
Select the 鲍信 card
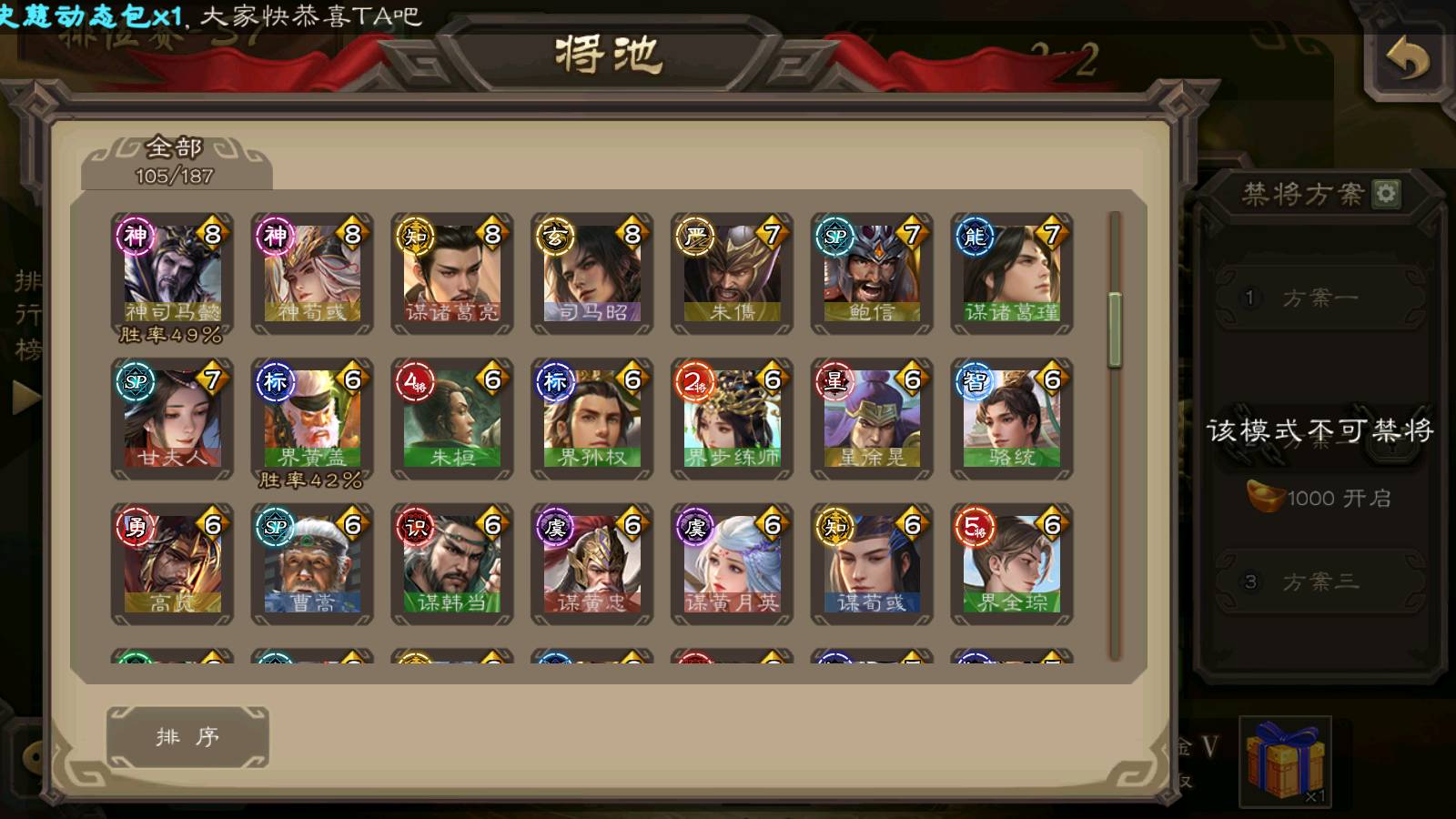coord(872,273)
